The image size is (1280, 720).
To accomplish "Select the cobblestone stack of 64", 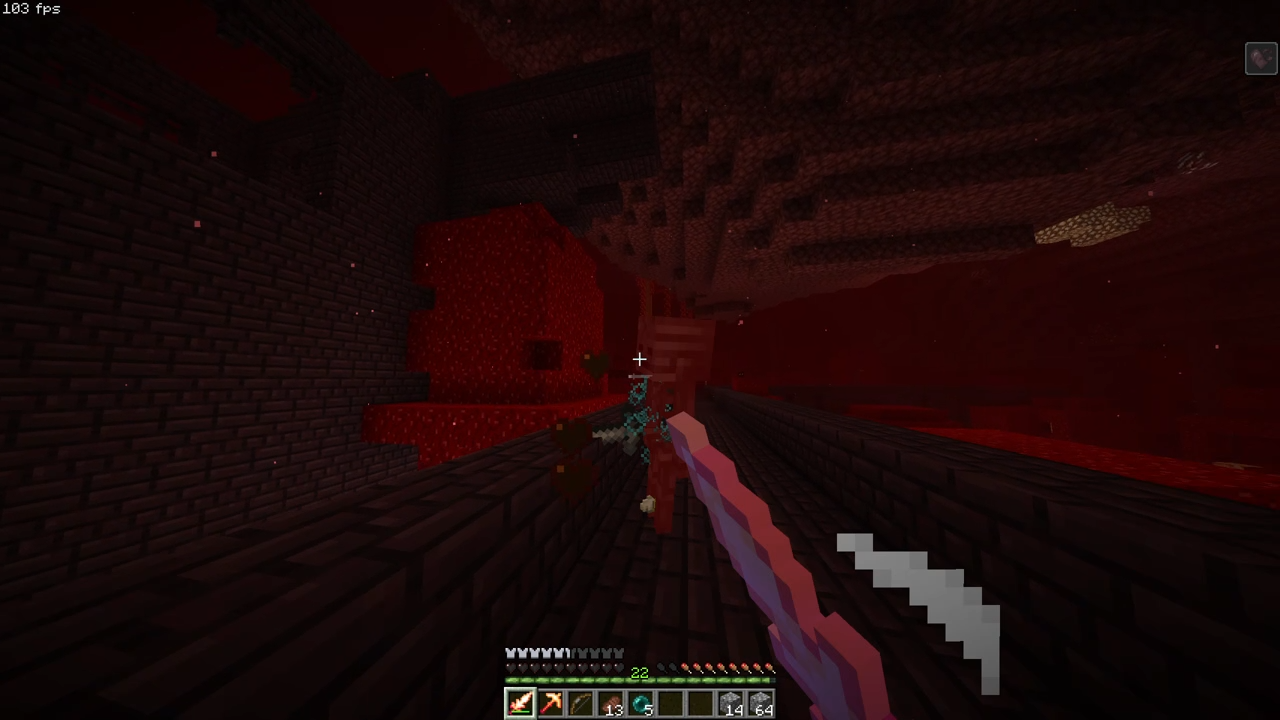I will [x=761, y=703].
